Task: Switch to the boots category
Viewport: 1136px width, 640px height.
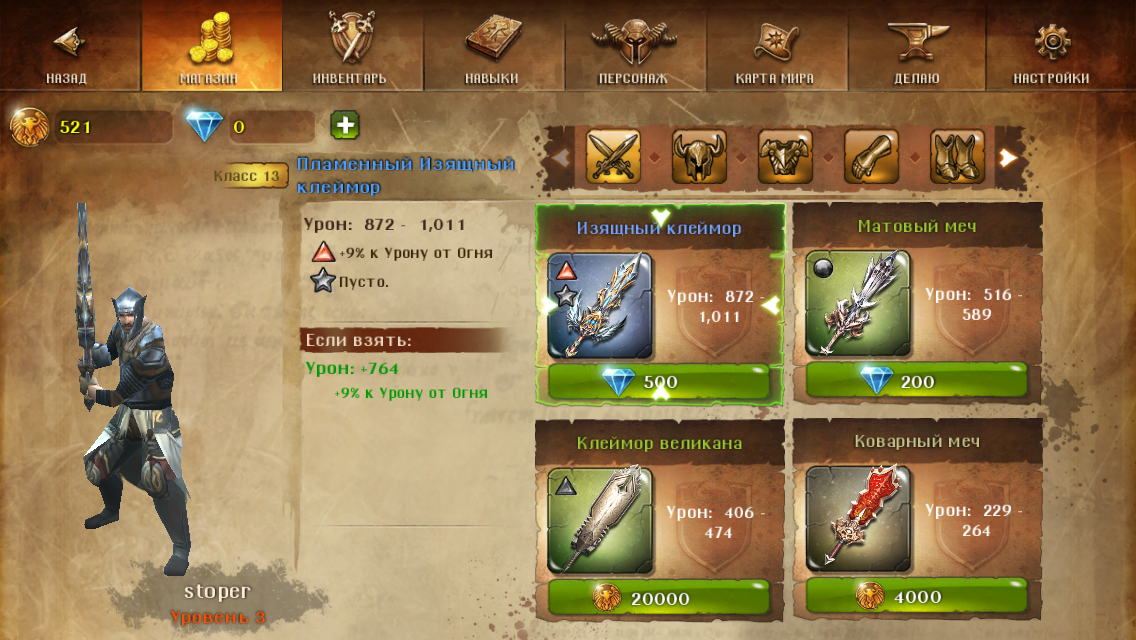Action: [x=957, y=156]
